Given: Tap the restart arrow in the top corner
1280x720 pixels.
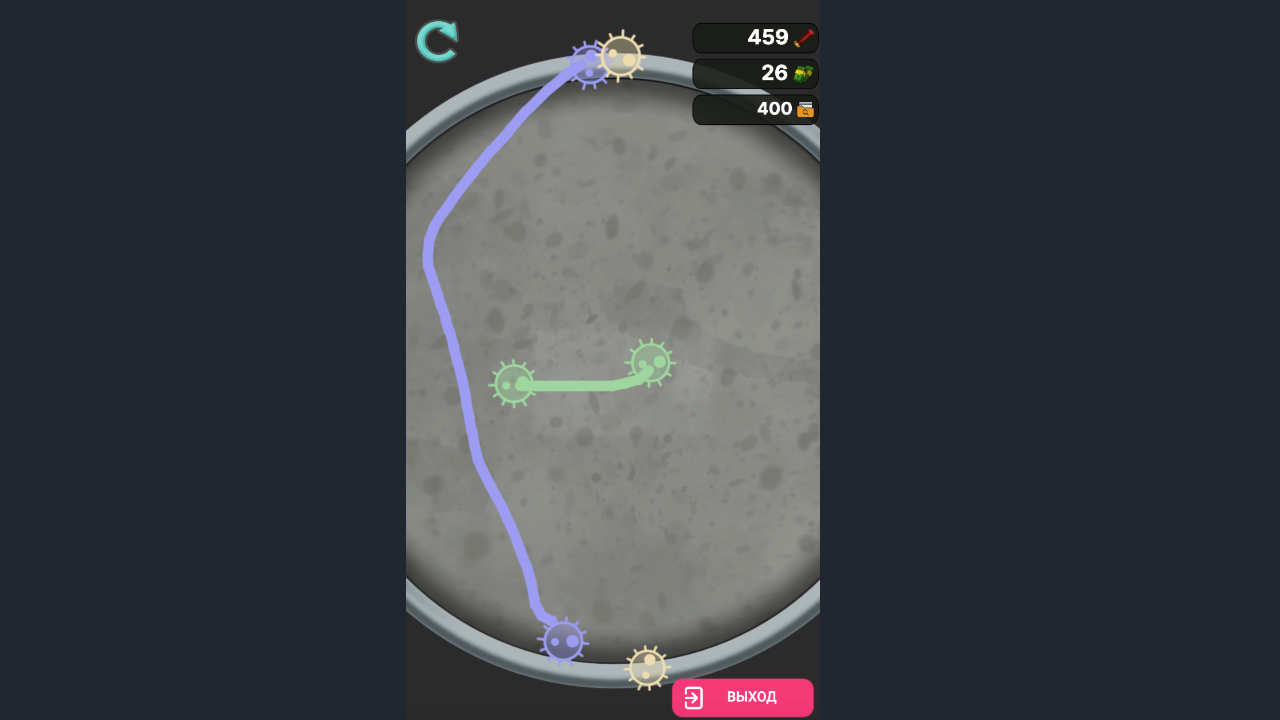Looking at the screenshot, I should coord(437,40).
